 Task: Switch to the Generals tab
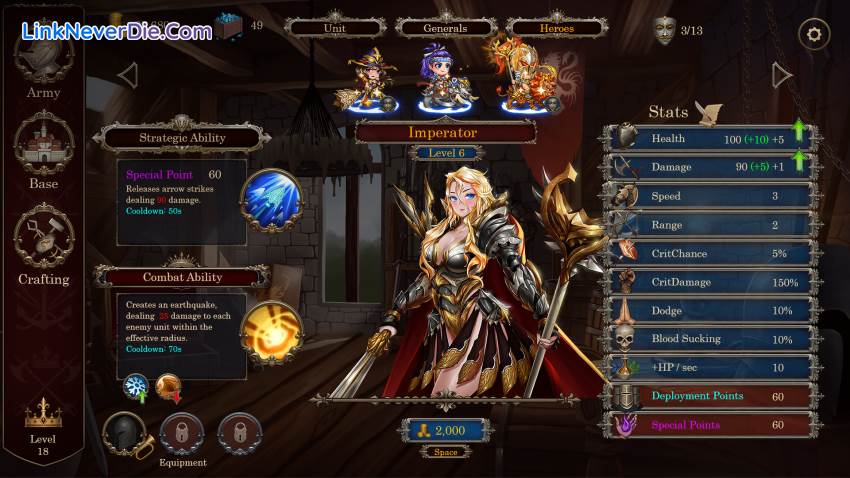click(x=445, y=28)
